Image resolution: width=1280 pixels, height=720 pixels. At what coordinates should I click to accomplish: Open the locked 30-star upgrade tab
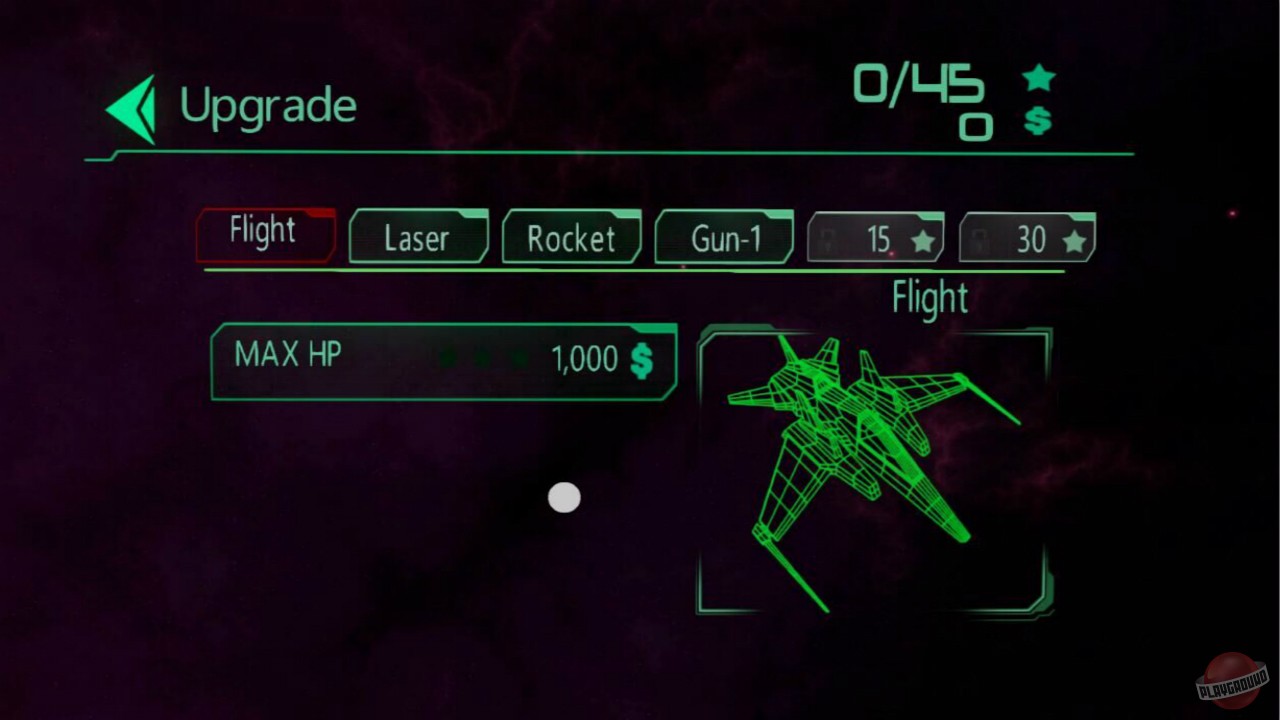1028,238
